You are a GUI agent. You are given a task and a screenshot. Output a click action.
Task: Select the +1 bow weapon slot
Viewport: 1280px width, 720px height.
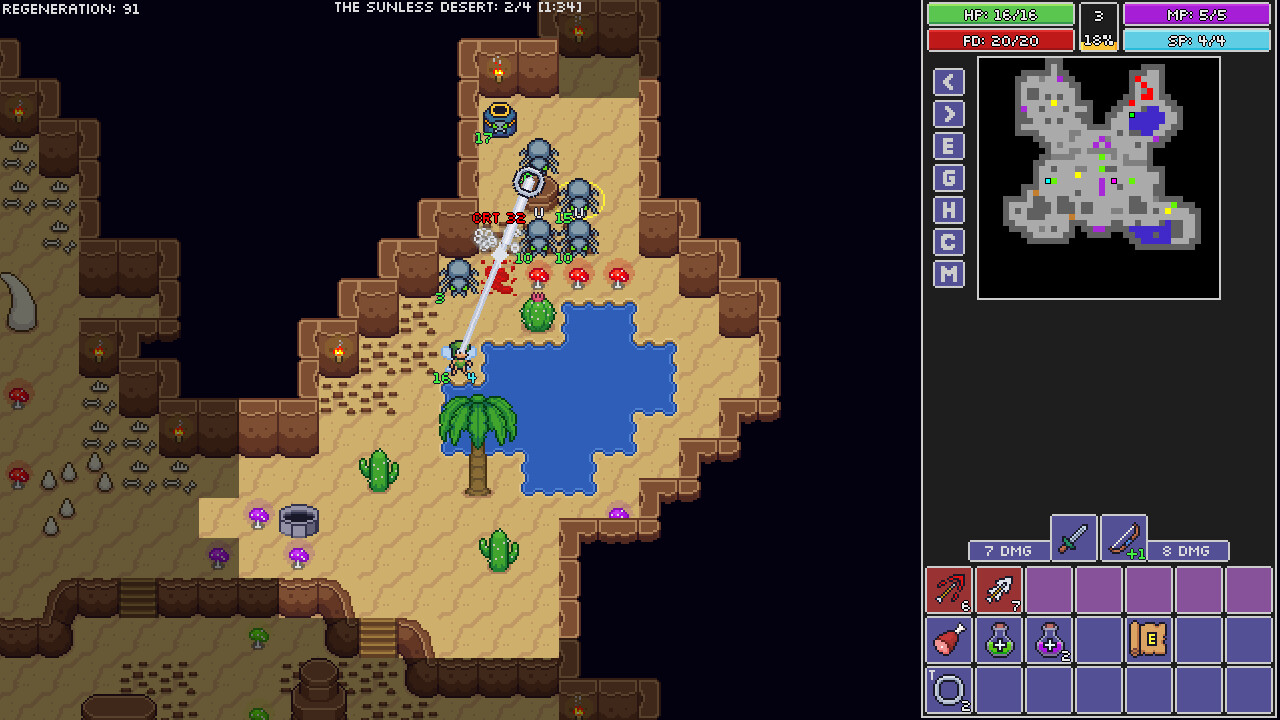[1121, 537]
